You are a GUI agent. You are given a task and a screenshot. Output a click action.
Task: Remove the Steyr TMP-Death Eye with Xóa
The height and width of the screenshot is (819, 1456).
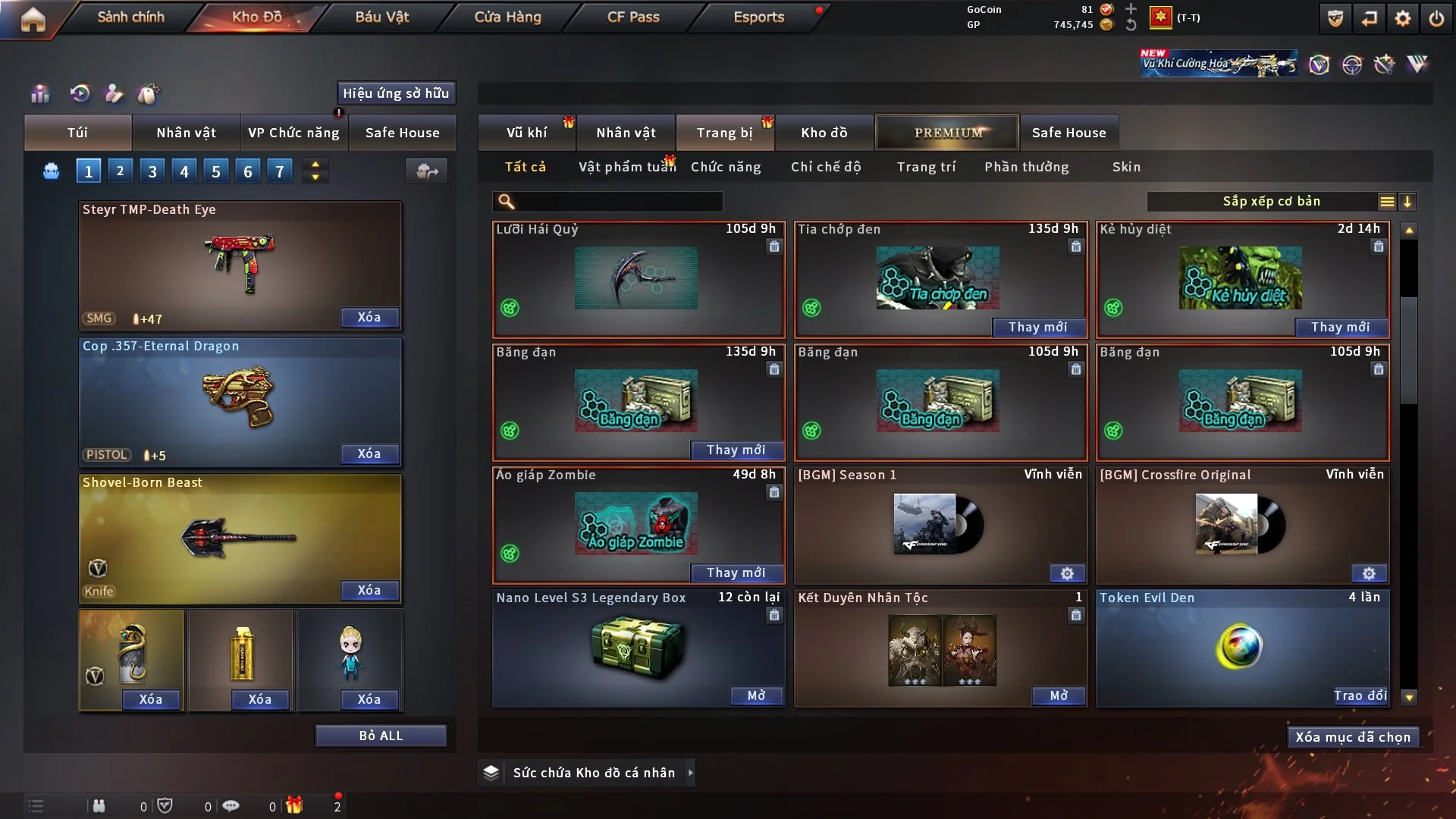[369, 318]
